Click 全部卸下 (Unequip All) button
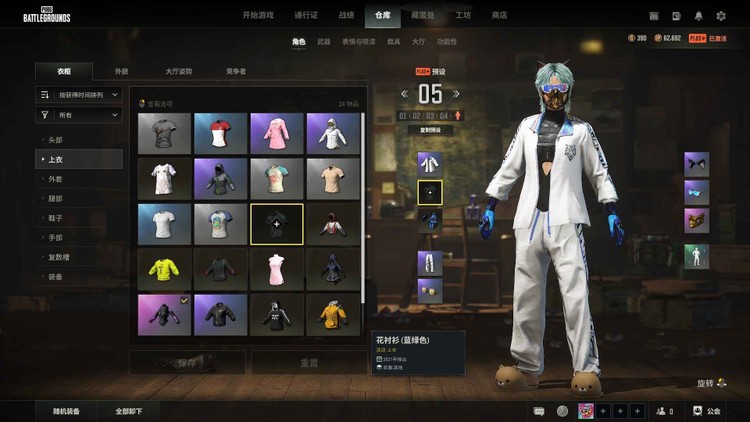The height and width of the screenshot is (422, 750). point(129,411)
